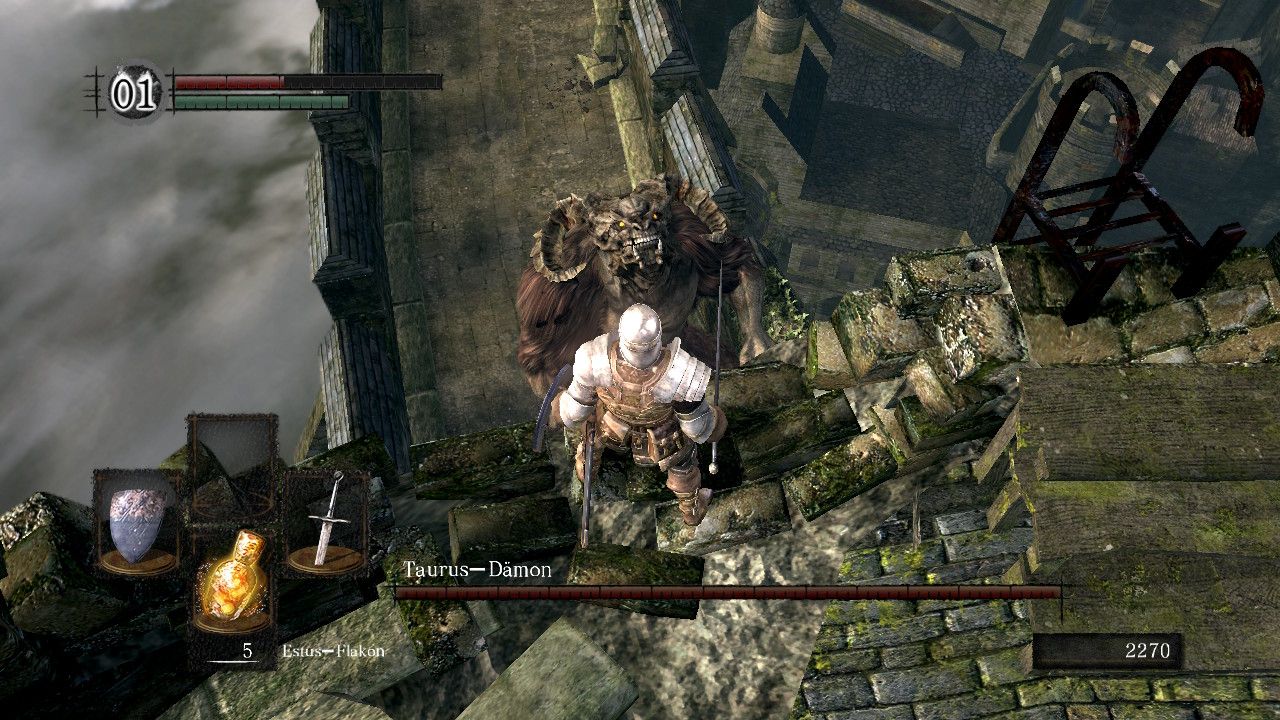
Task: Click the Taurus-Dämon boss health bar
Action: click(x=740, y=590)
